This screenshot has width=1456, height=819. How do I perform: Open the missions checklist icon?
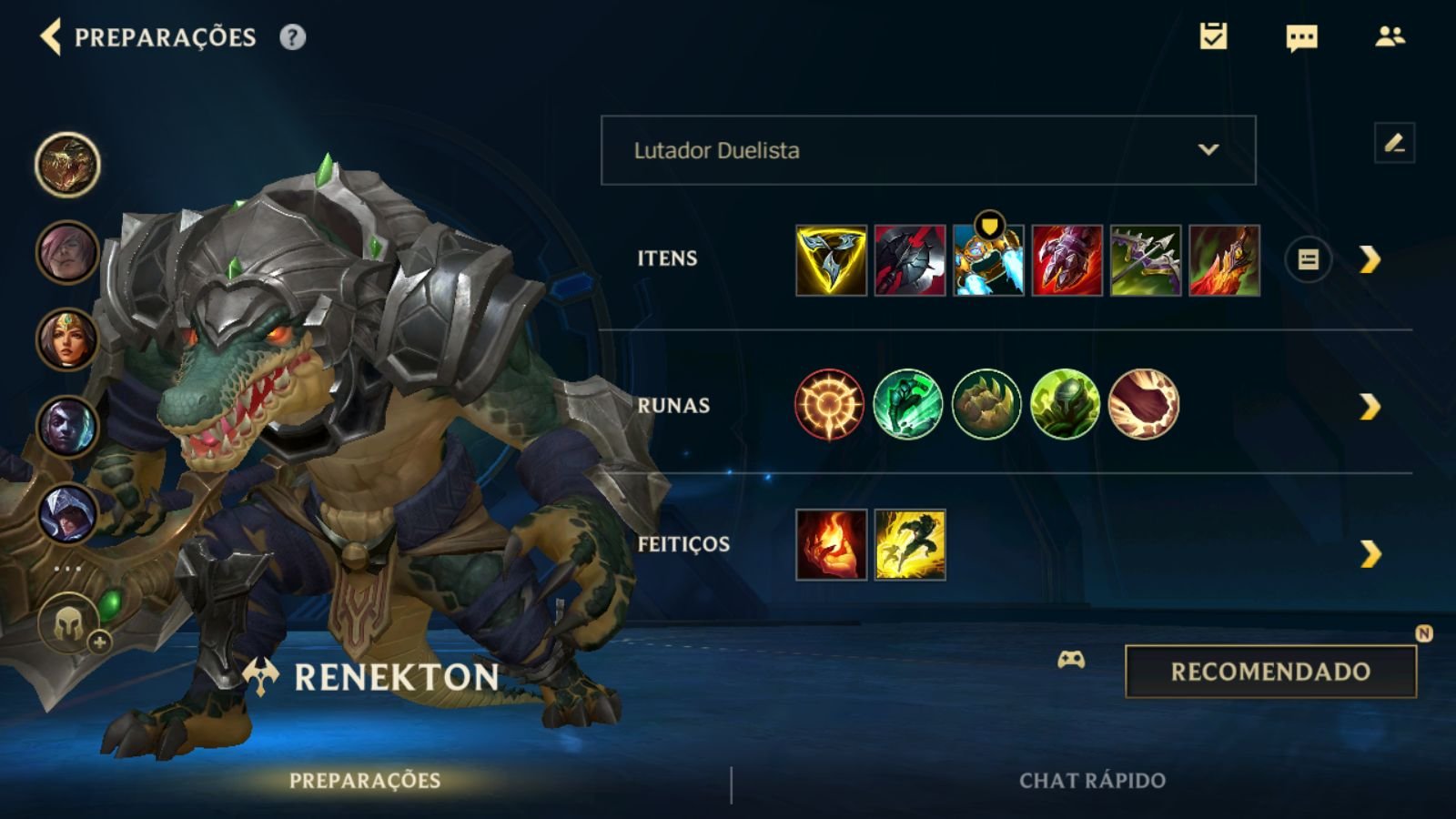click(x=1214, y=38)
